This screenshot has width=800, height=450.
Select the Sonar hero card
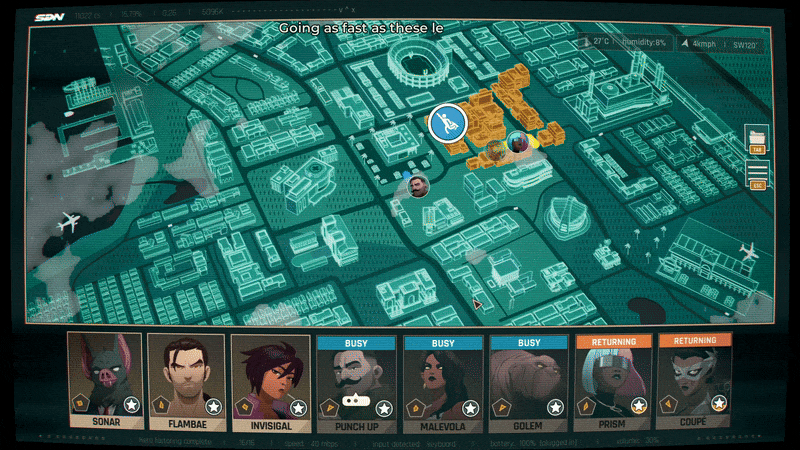point(105,380)
